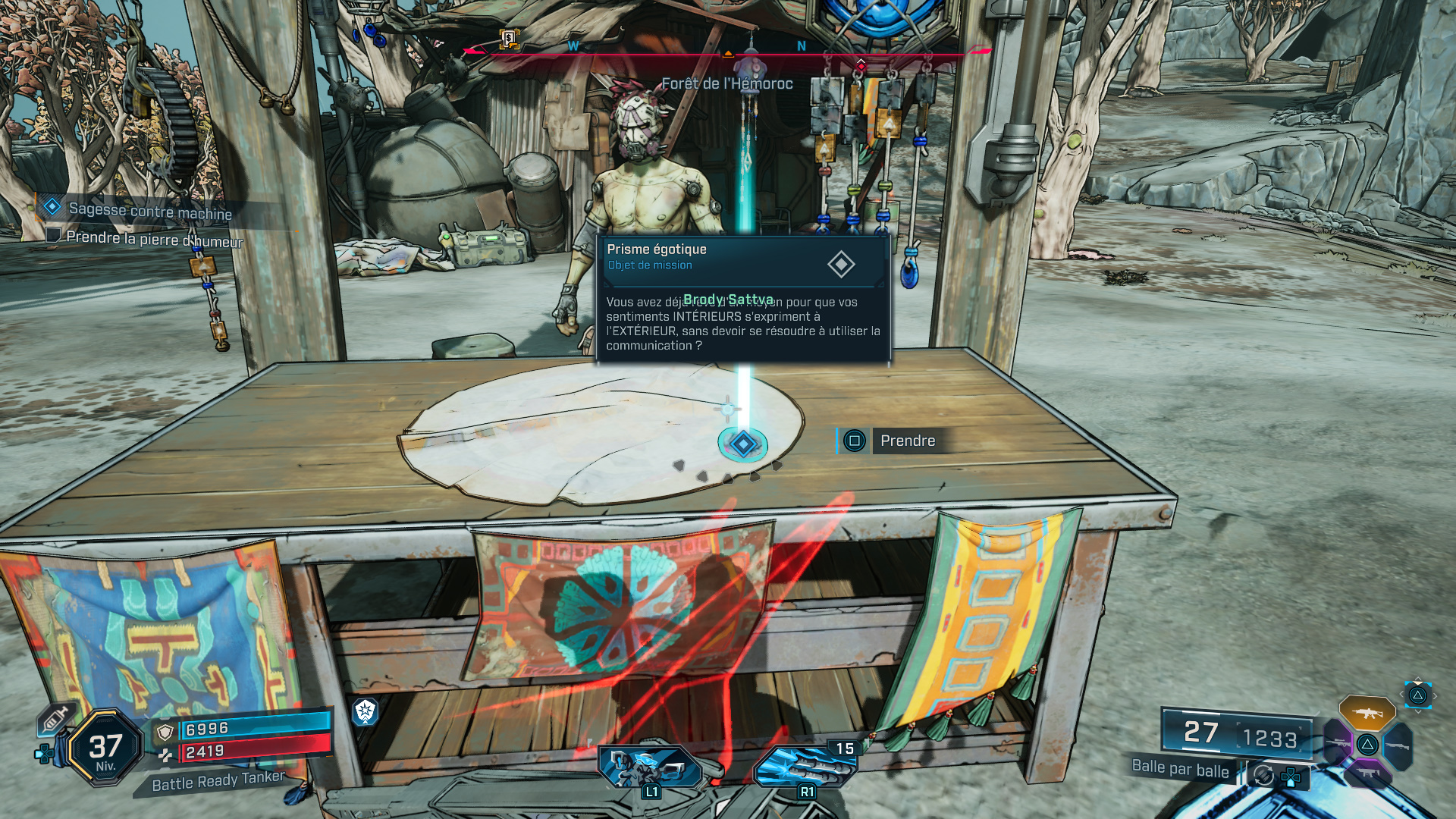Click the quest marker icon on compass
This screenshot has height=819, width=1456.
coord(509,38)
